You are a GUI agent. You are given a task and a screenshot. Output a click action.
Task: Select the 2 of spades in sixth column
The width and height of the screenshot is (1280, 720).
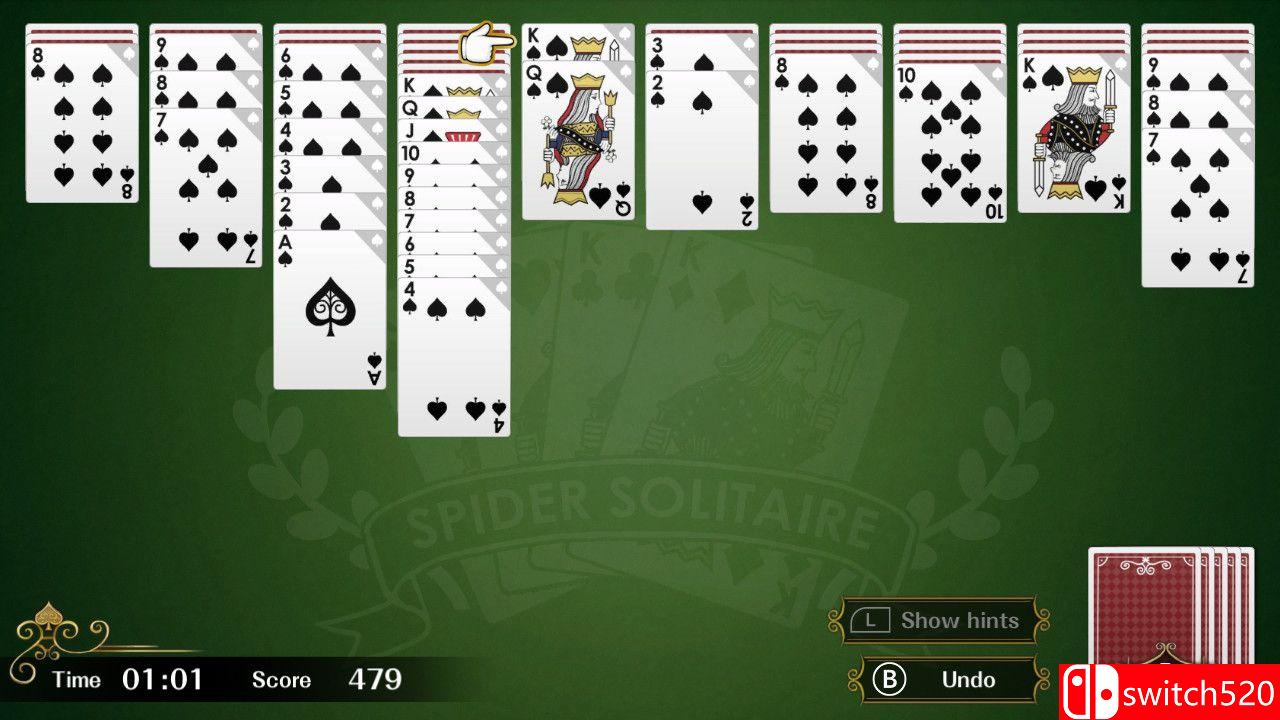700,150
